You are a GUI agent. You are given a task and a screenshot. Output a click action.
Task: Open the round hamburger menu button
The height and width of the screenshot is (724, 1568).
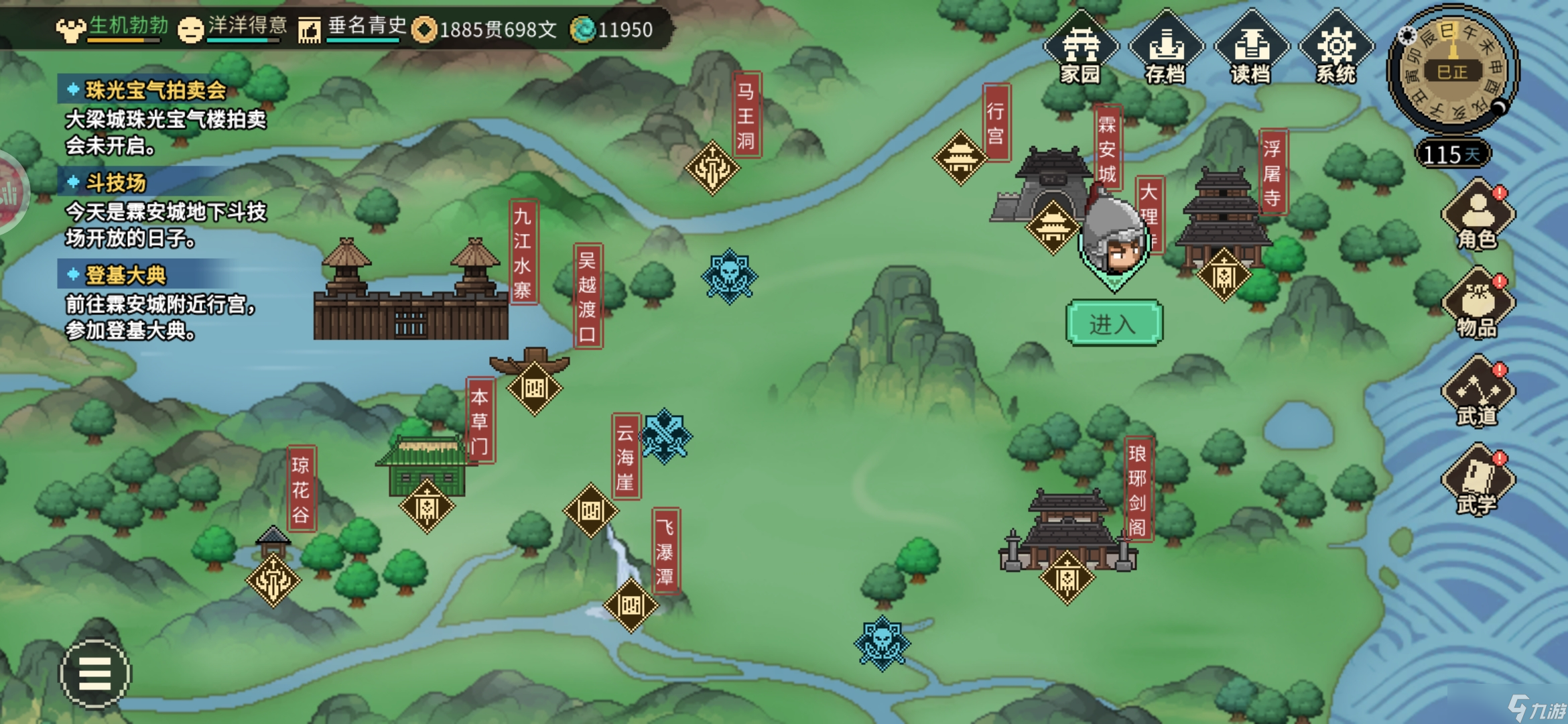[x=95, y=673]
